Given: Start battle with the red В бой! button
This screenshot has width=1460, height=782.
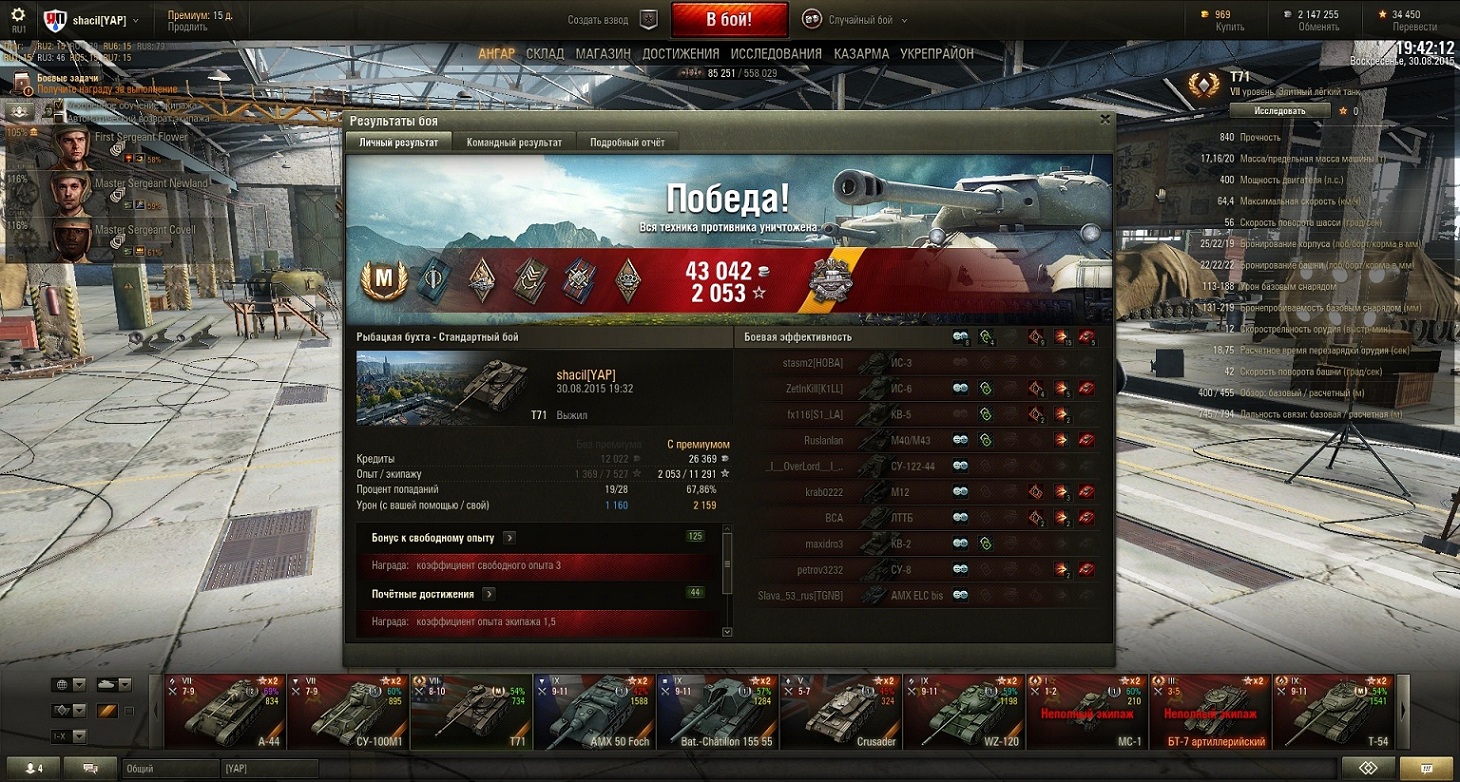Looking at the screenshot, I should coord(728,19).
